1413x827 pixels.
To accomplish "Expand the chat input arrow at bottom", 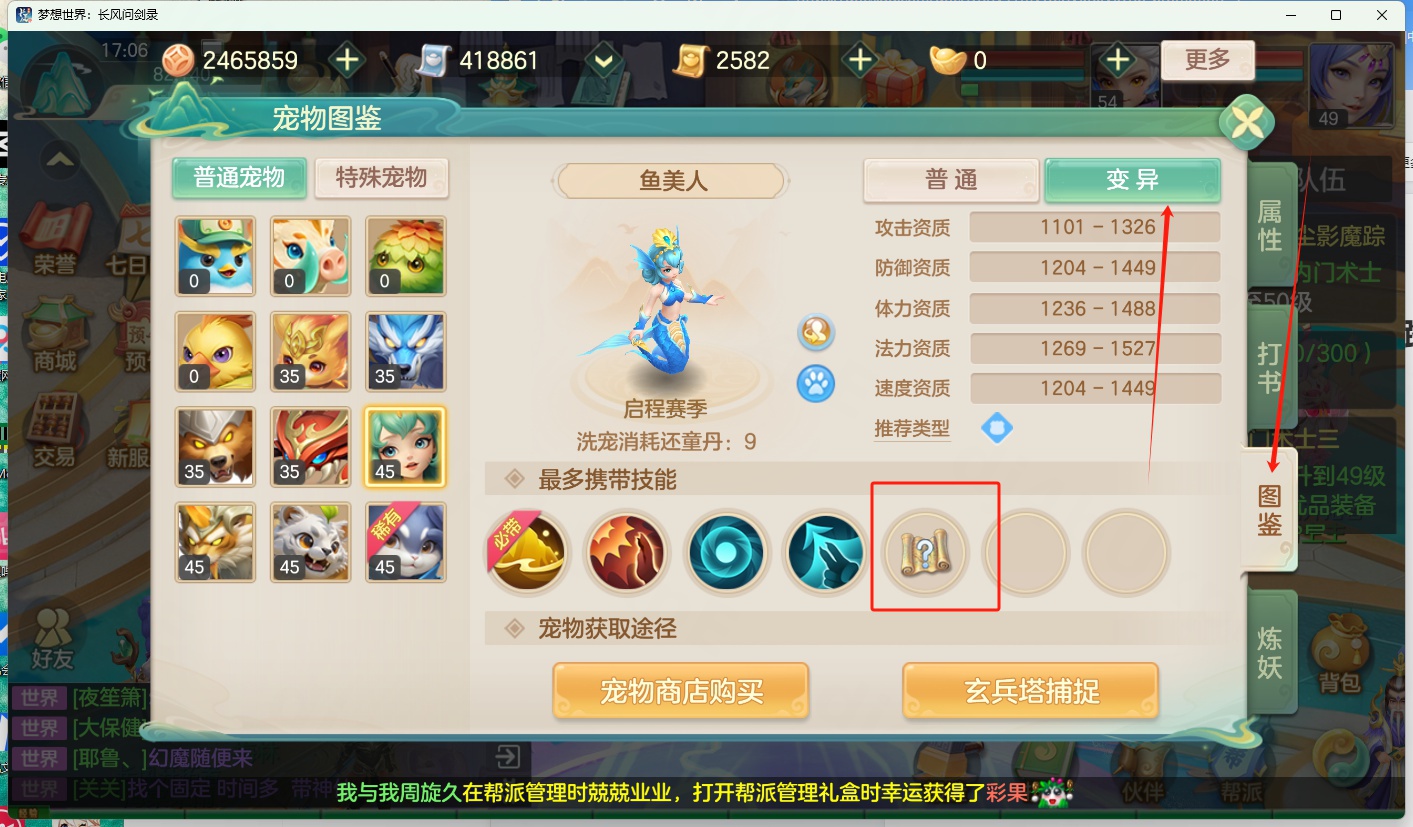I will [x=508, y=758].
